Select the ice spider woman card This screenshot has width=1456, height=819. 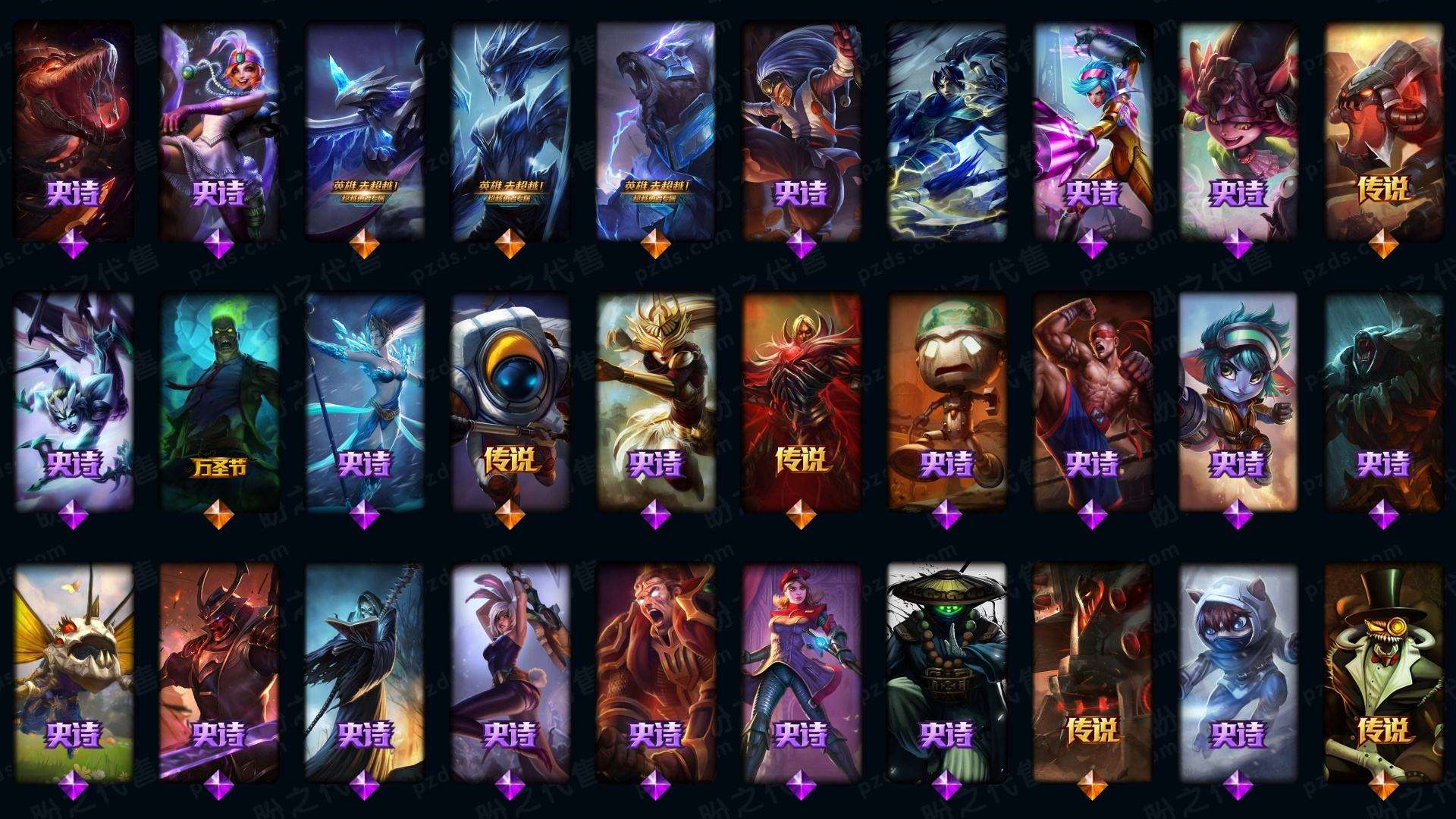point(73,400)
